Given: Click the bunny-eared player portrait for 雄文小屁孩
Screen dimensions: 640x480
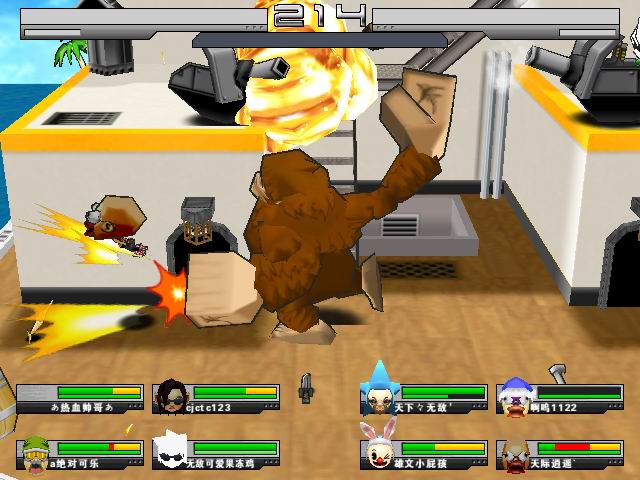Looking at the screenshot, I should click(377, 450).
